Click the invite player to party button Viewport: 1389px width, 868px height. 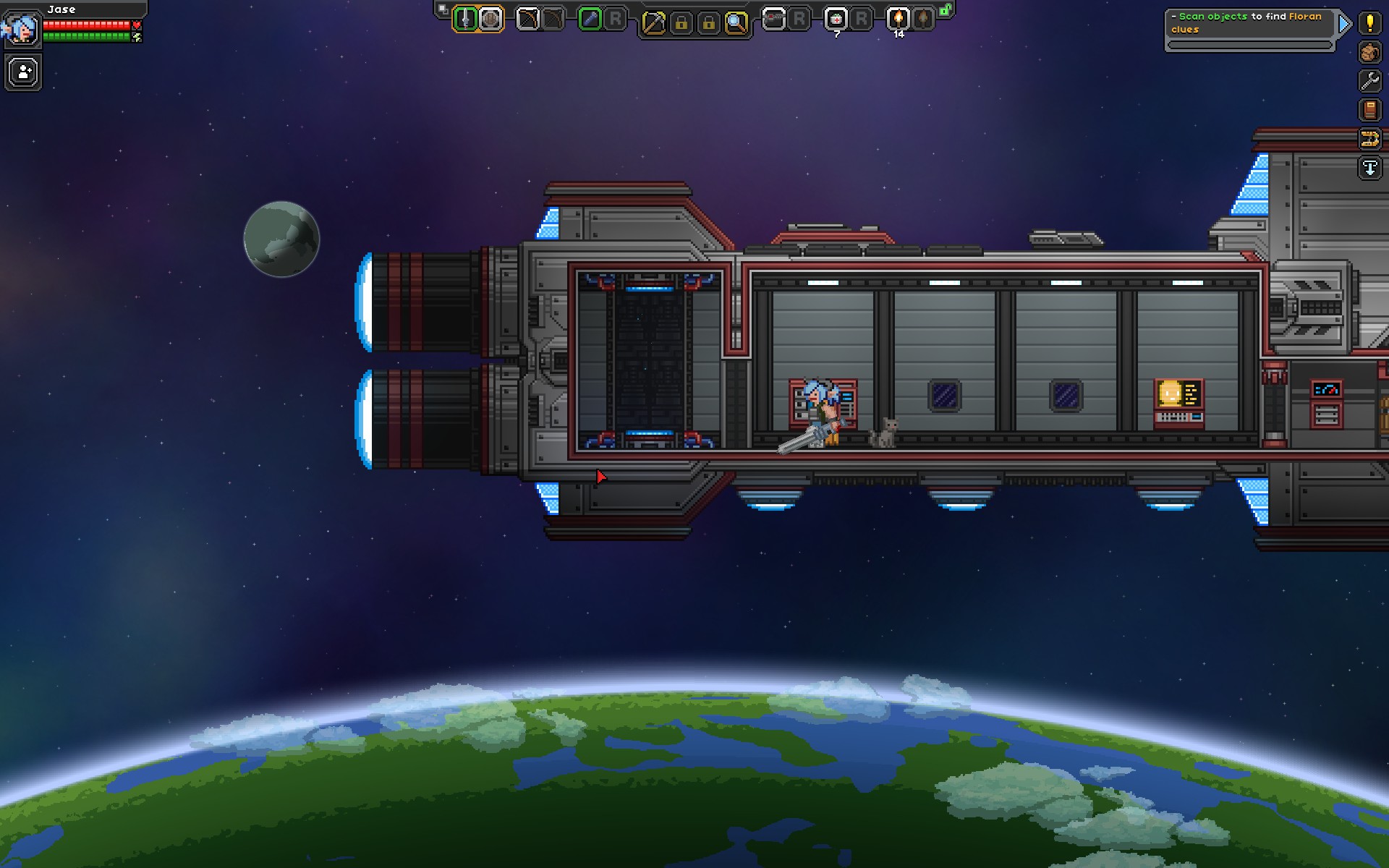coord(24,73)
